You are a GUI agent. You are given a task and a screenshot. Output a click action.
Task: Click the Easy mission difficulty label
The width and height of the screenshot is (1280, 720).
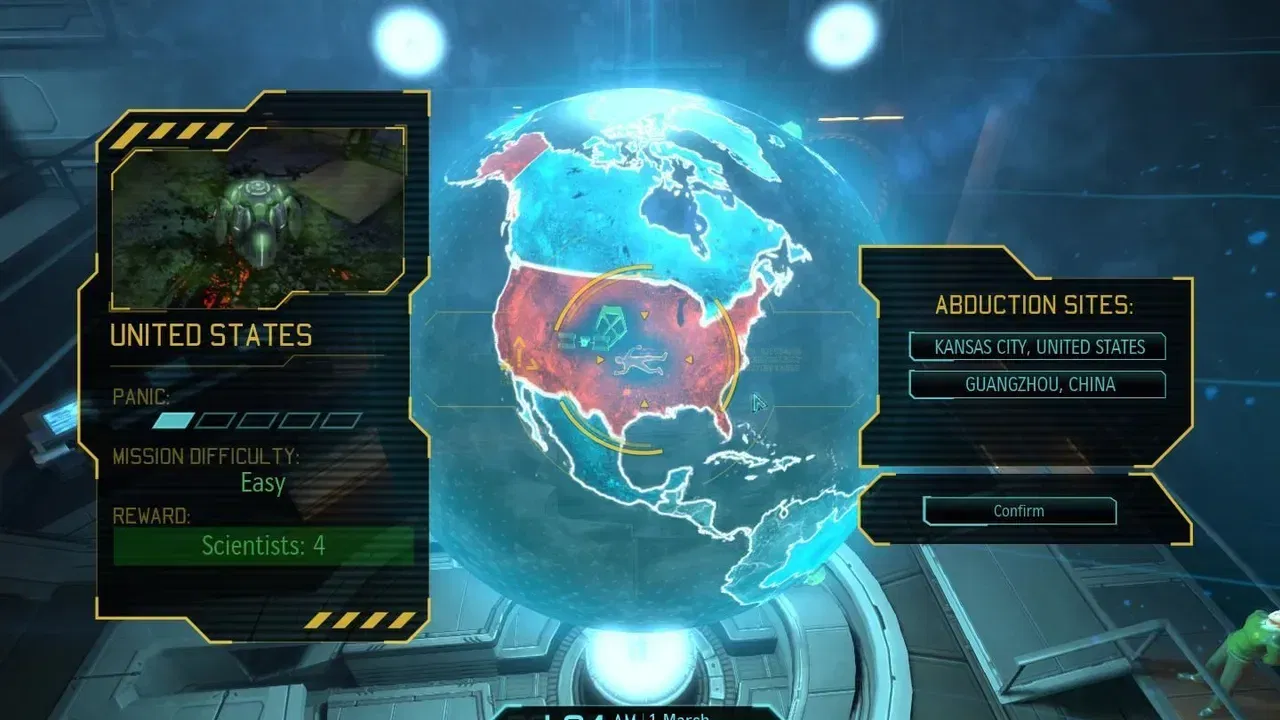coord(262,484)
